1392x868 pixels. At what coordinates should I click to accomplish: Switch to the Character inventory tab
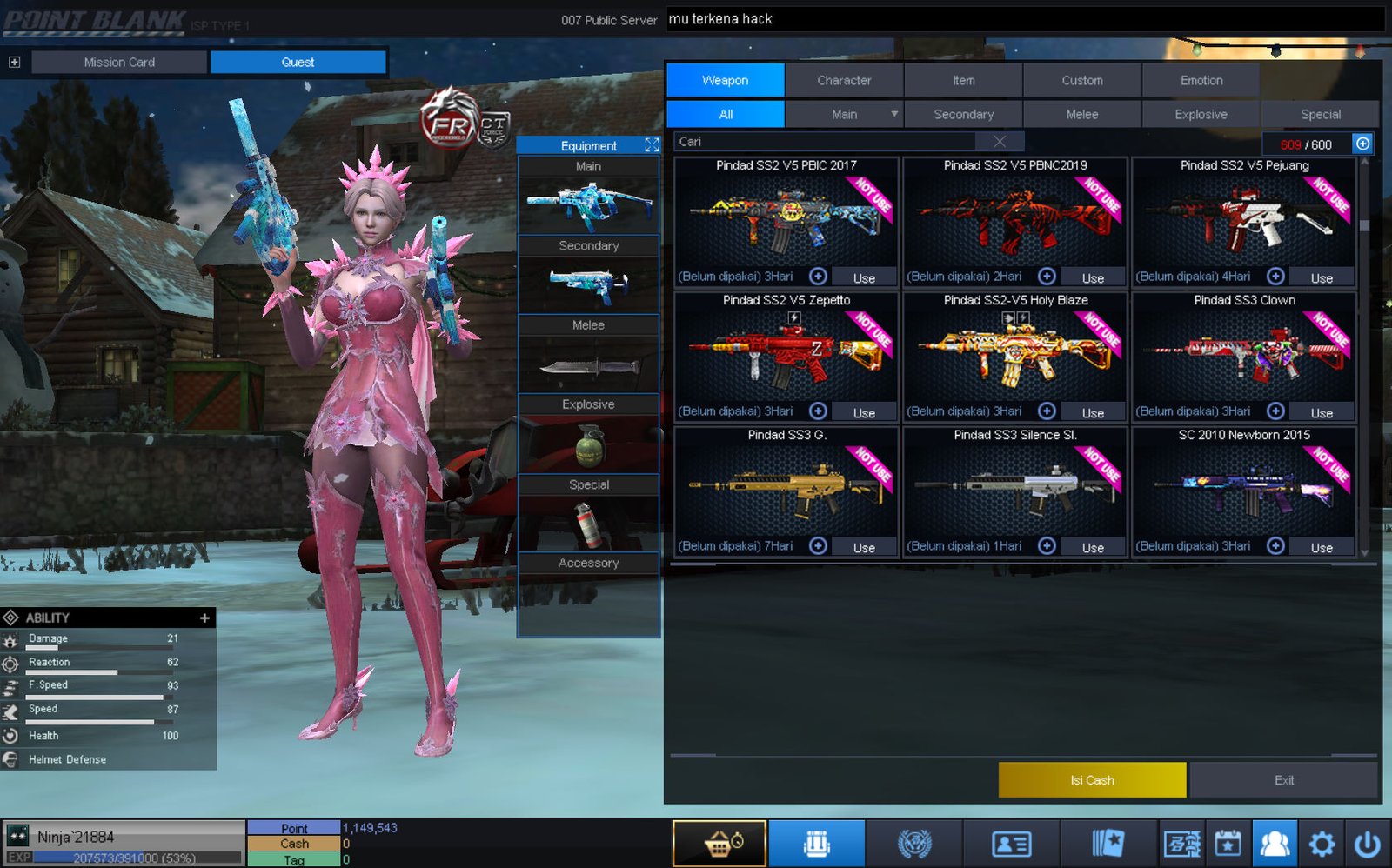click(x=844, y=80)
